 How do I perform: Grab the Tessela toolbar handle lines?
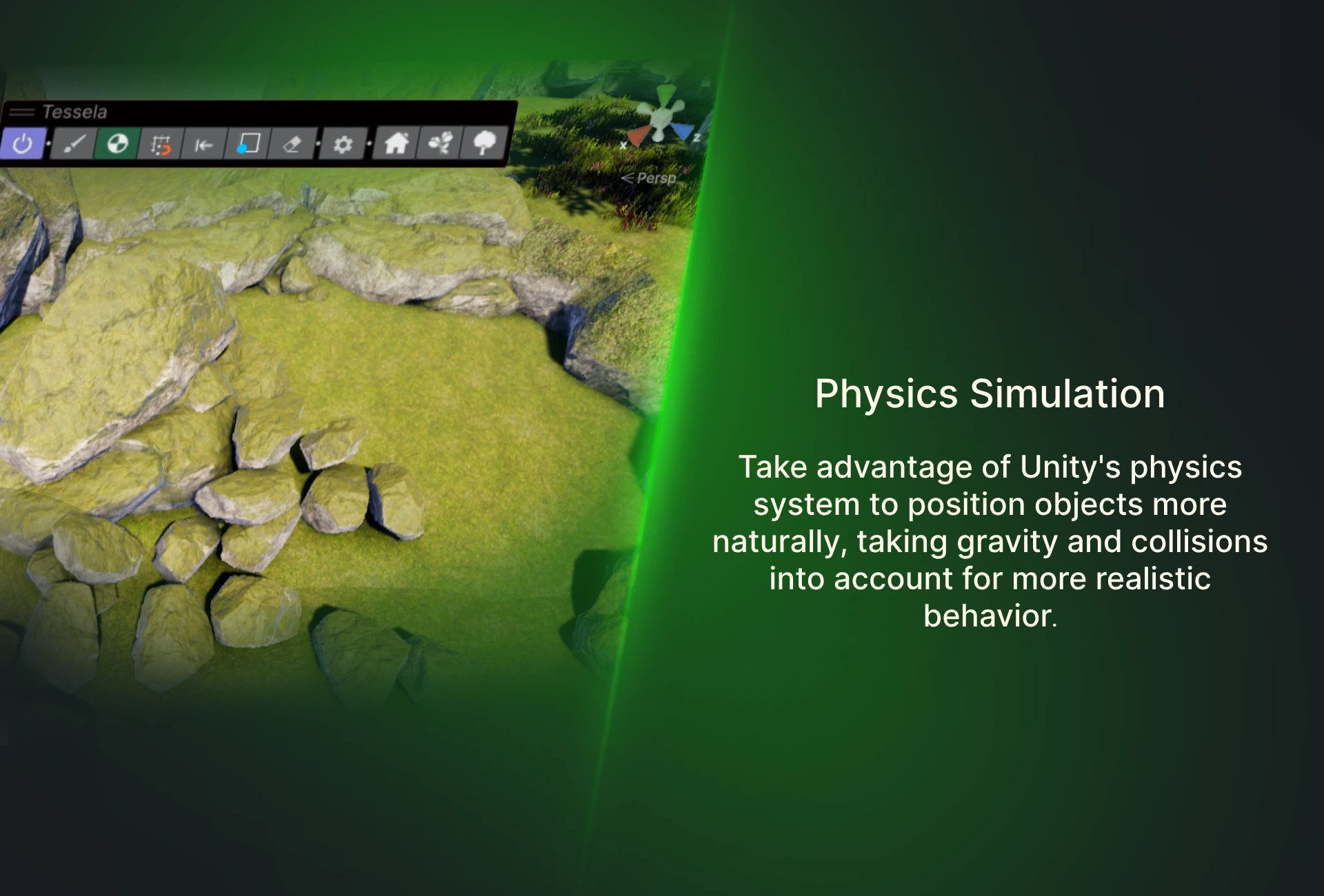point(22,112)
